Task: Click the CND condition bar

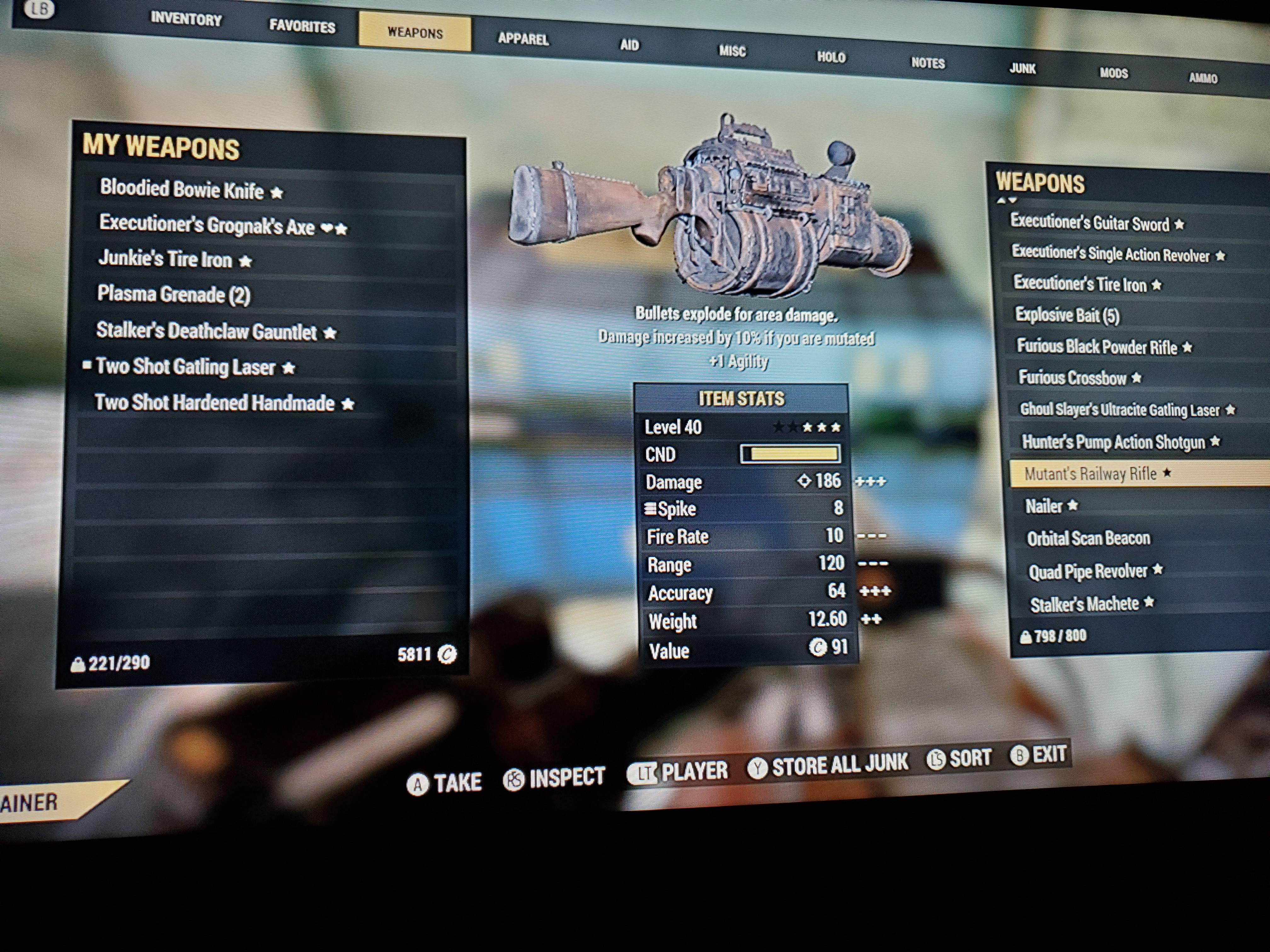Action: click(790, 454)
